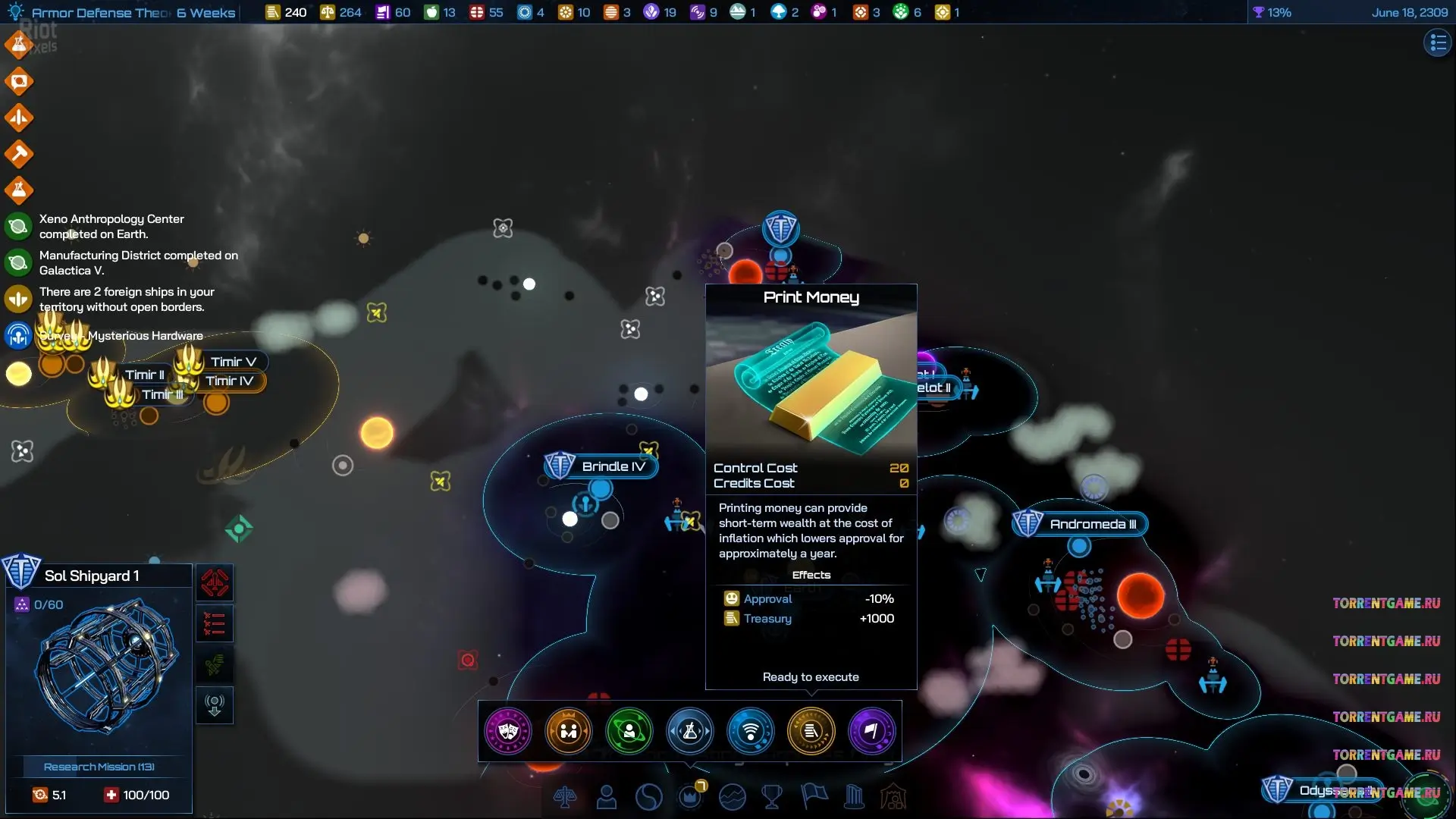Choose the green colonist executive order
1456x819 pixels.
tap(629, 731)
